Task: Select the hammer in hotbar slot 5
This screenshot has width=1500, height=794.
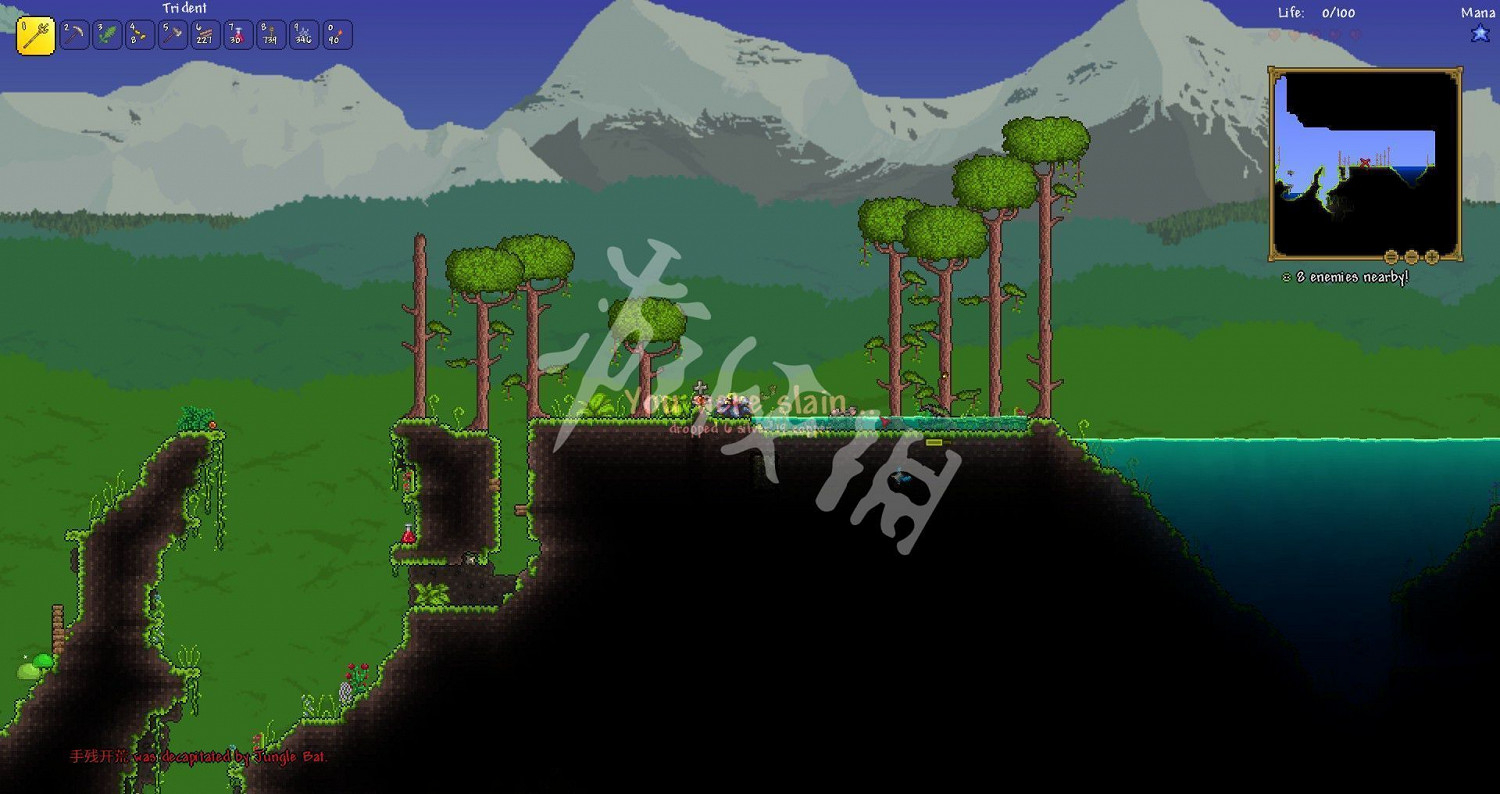Action: [x=106, y=34]
